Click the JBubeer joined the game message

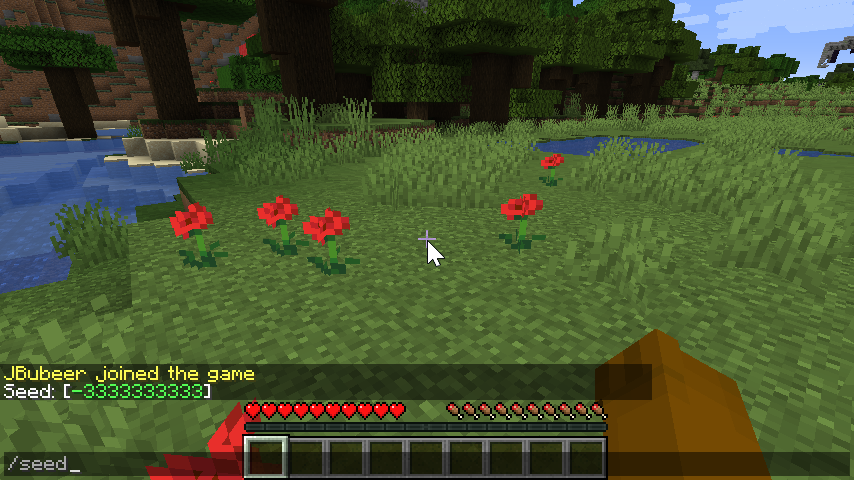(129, 374)
